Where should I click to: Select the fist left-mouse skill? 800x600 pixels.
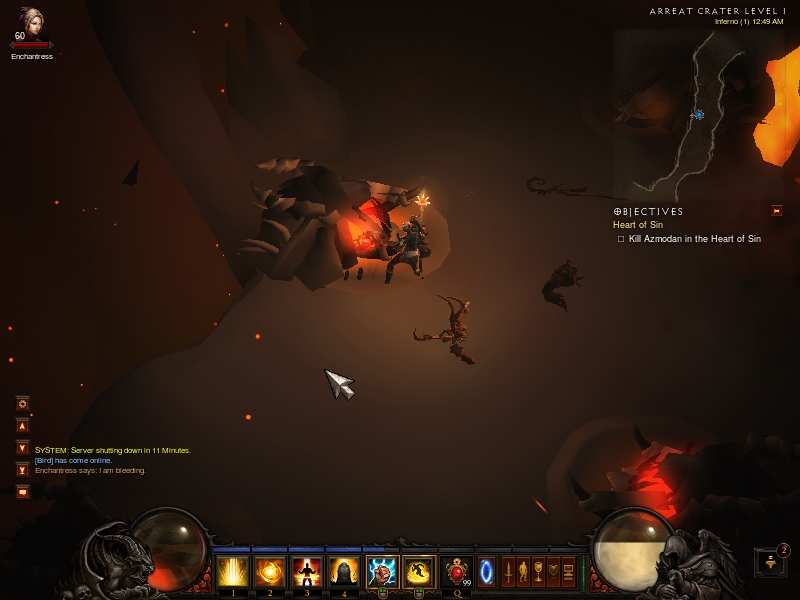382,573
